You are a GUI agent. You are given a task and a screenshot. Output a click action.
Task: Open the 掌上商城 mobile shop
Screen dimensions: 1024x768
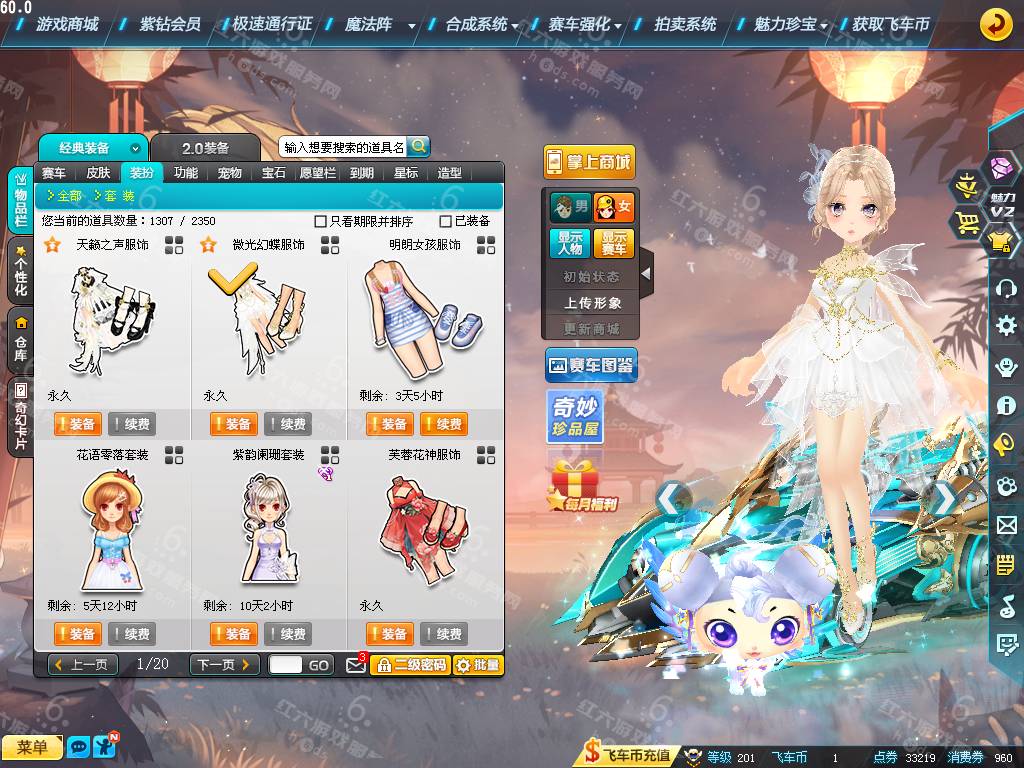589,162
